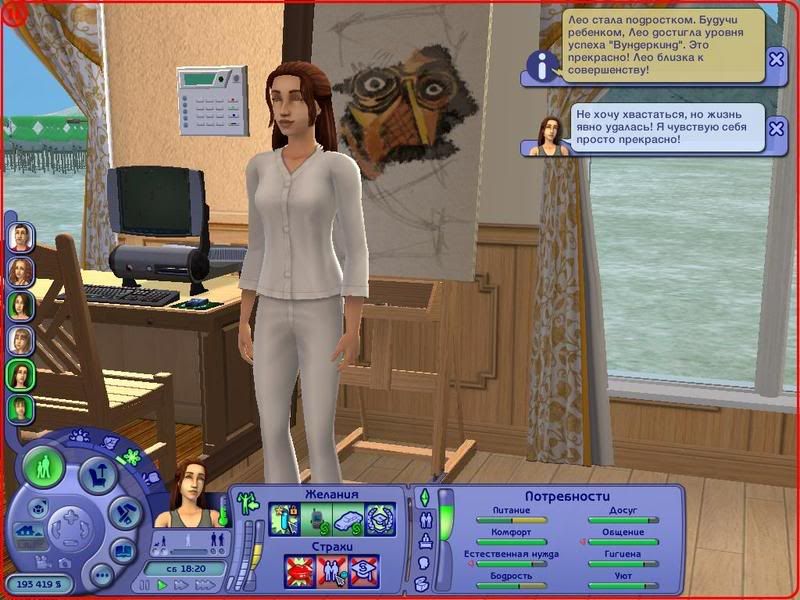Click the crossed-out lips fear icon
Screen dimensions: 800x600
coord(299,572)
